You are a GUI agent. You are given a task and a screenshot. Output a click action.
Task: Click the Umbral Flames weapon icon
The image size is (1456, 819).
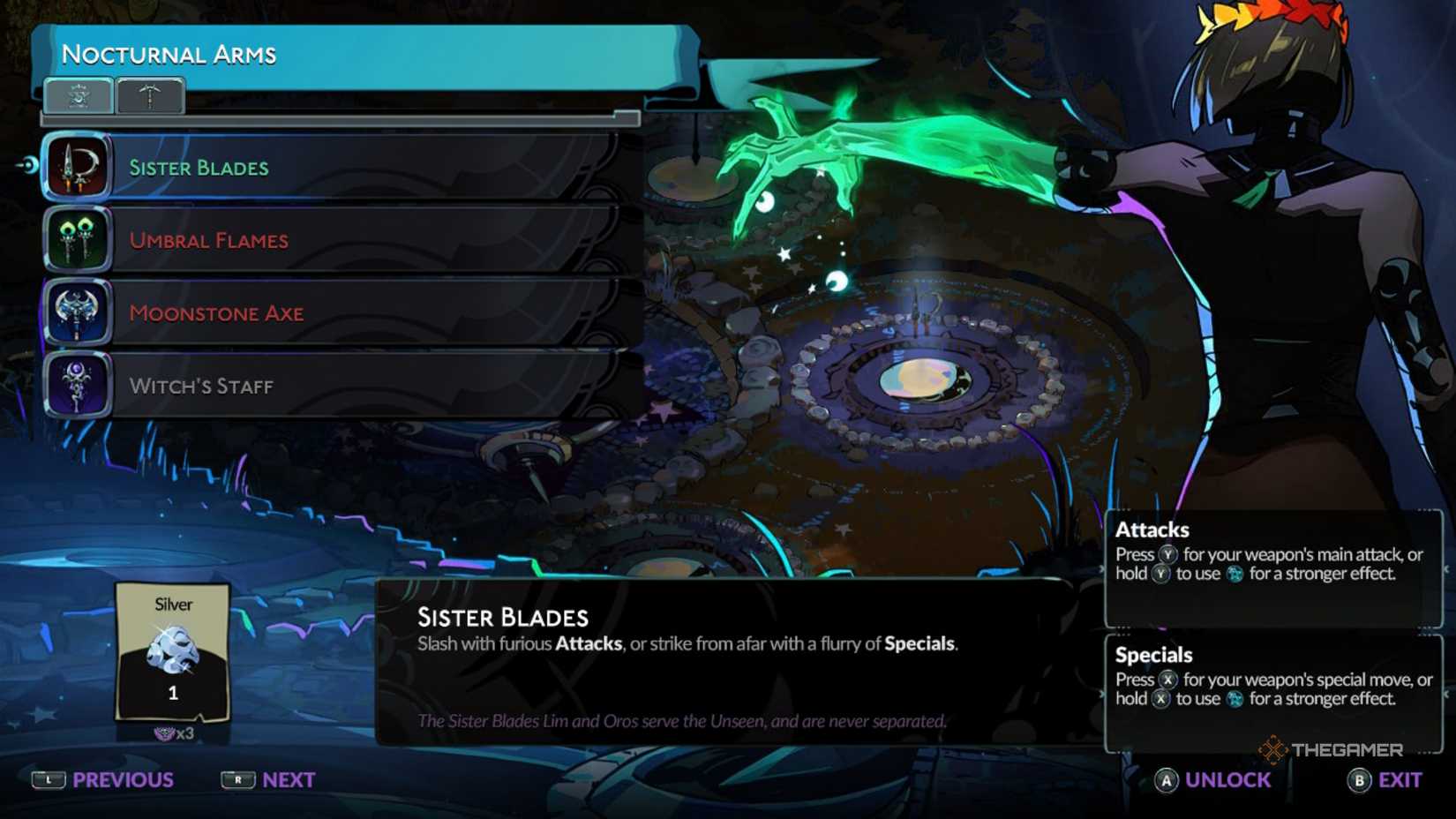[x=76, y=240]
